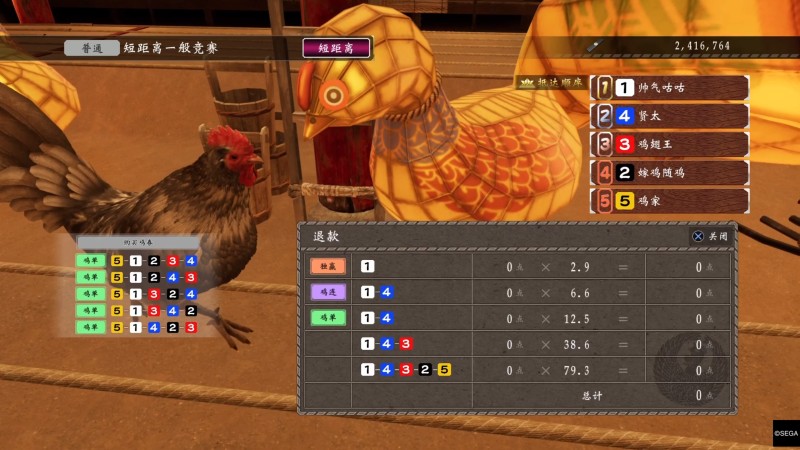Choose the 1-4-3-2-5 payout row at 79.3

(518, 370)
